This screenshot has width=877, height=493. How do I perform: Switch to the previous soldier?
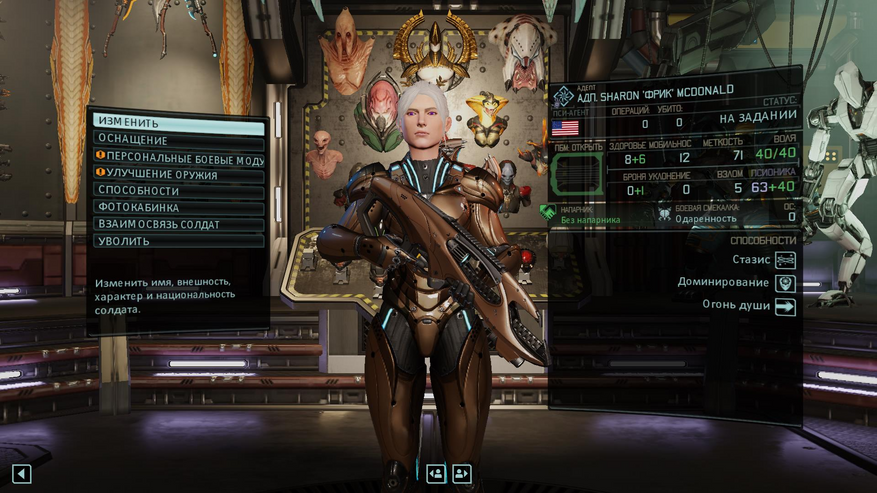[436, 474]
